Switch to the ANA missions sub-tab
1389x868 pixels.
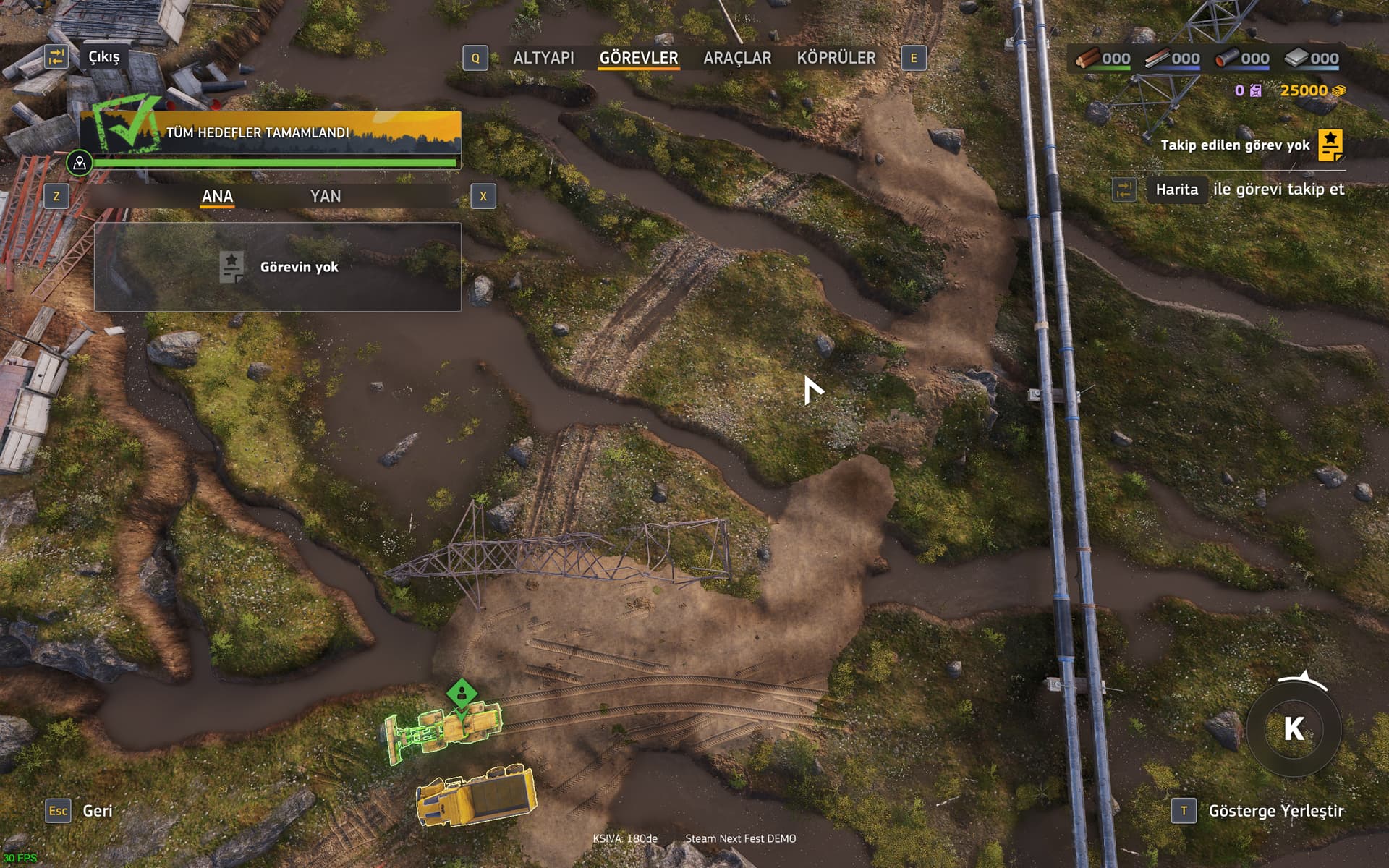click(x=217, y=196)
